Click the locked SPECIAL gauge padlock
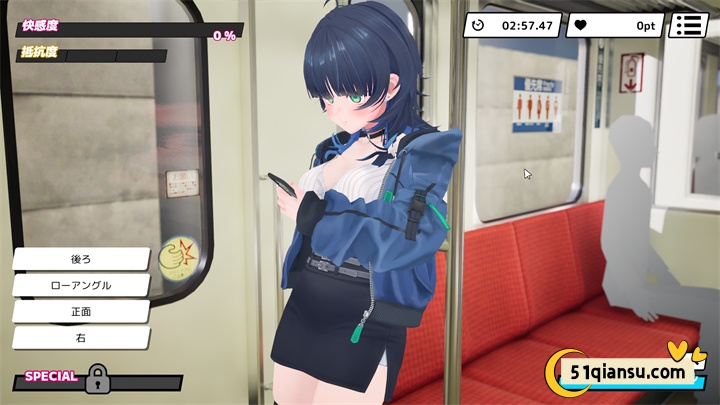Image resolution: width=720 pixels, height=405 pixels. coord(97,378)
